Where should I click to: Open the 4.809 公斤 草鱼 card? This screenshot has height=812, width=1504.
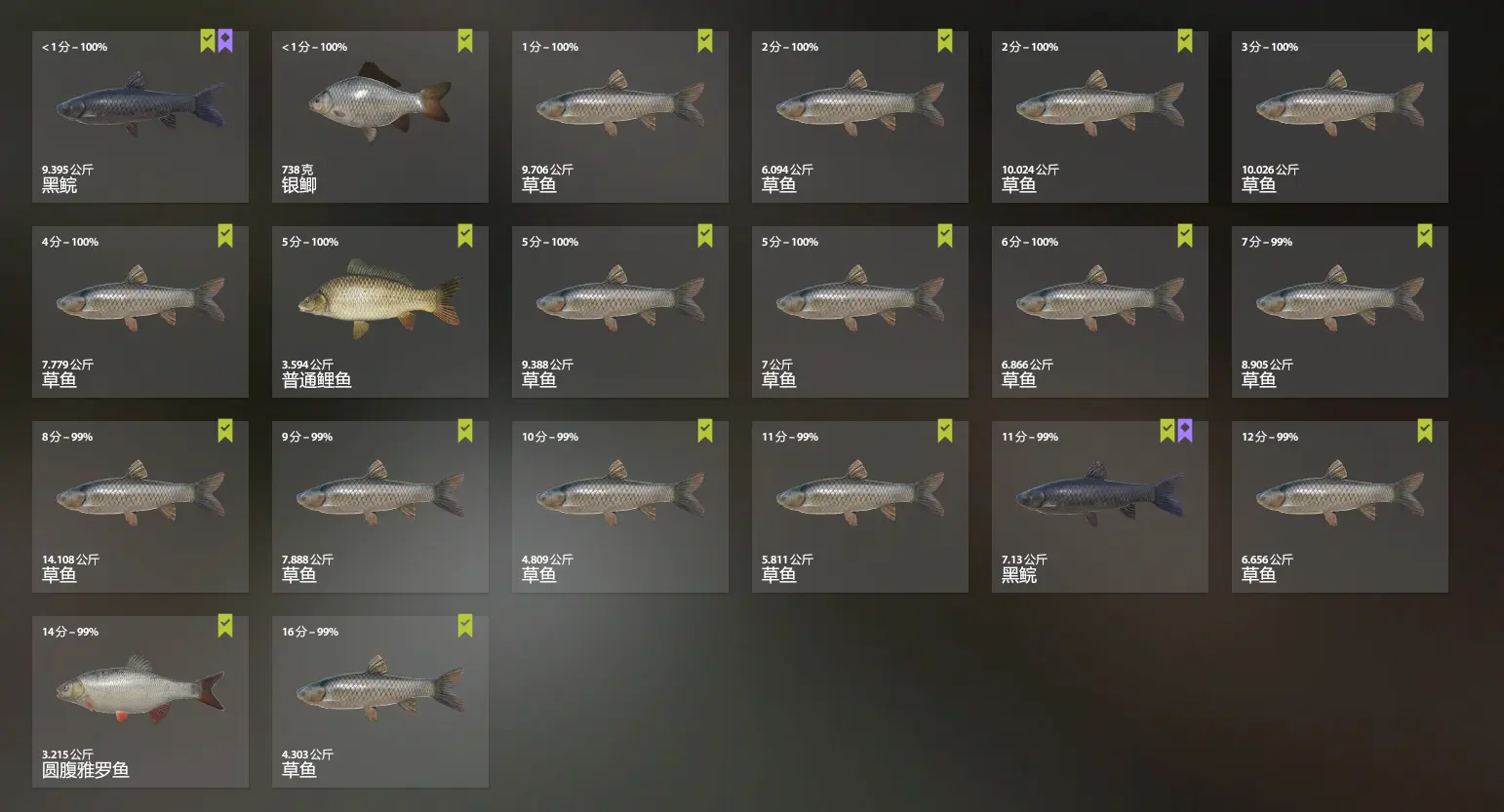(619, 507)
